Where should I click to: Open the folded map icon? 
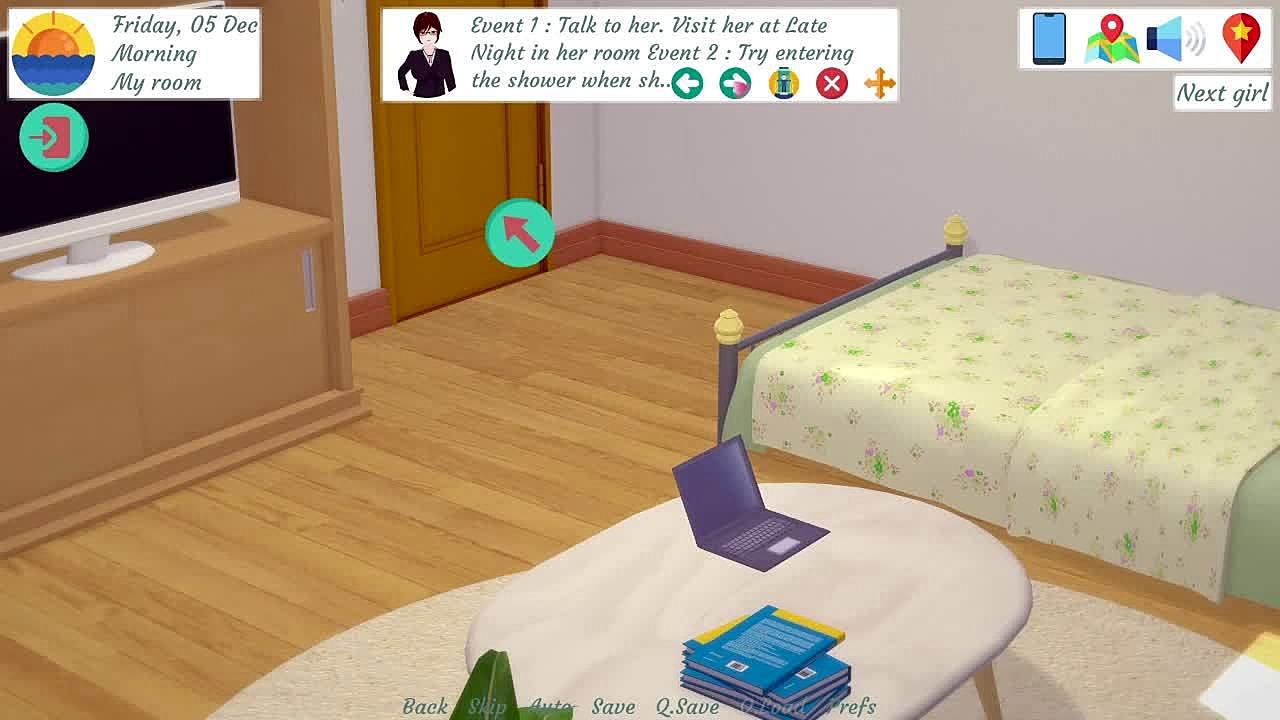tap(1111, 39)
